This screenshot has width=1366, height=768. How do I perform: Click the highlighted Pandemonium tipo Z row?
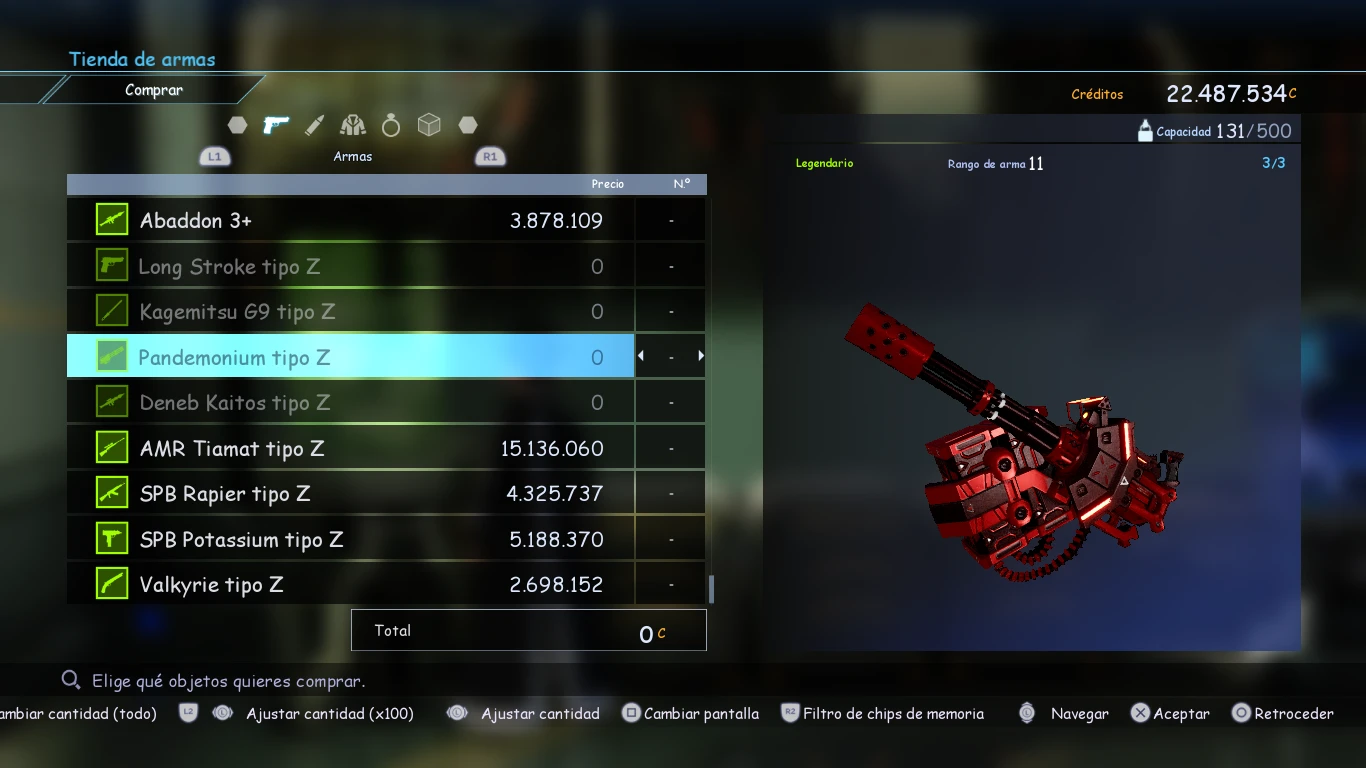pos(350,357)
